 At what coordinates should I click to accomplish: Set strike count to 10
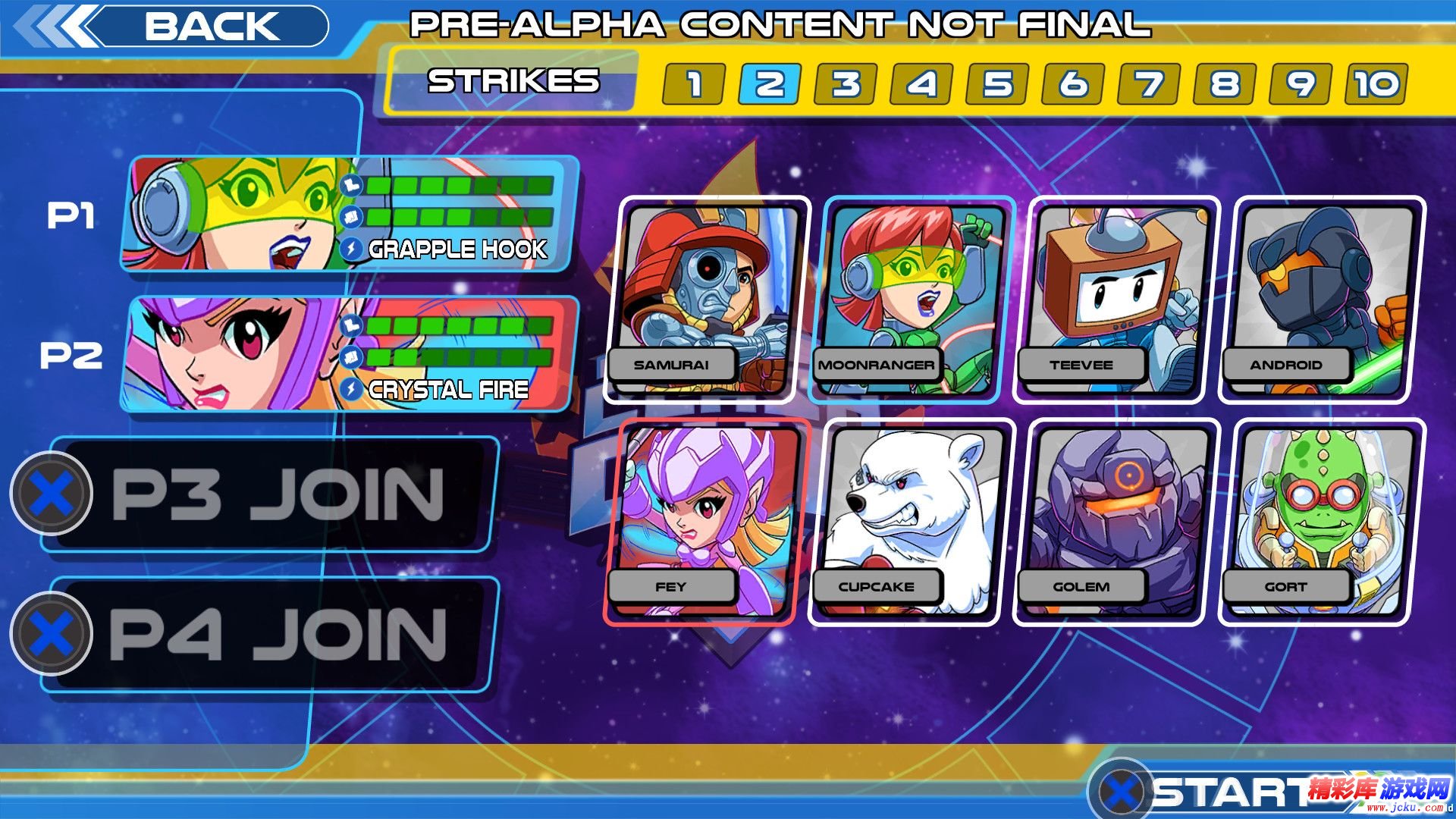tap(1376, 83)
